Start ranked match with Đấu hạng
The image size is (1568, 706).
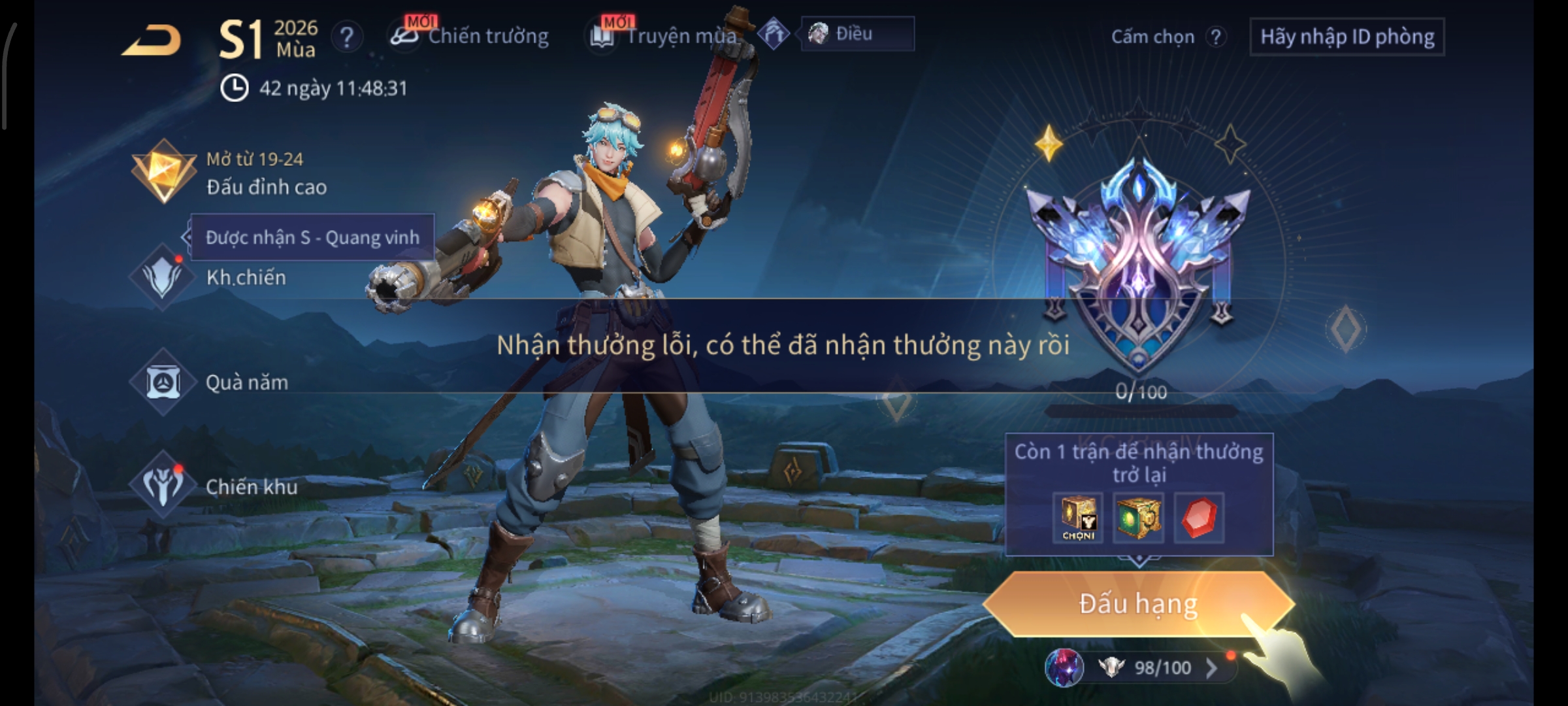pos(1137,604)
